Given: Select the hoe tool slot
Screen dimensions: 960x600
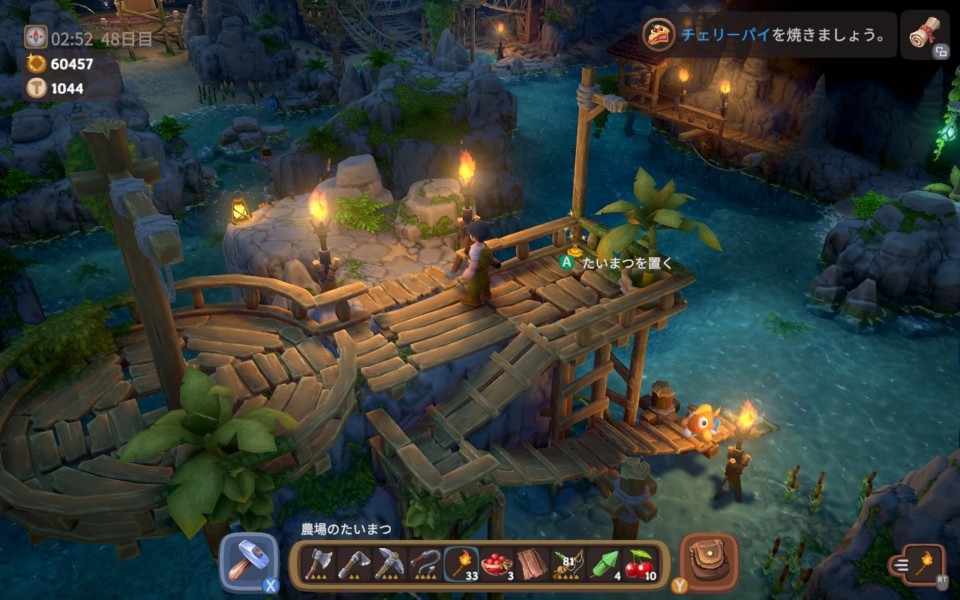Looking at the screenshot, I should (x=353, y=566).
